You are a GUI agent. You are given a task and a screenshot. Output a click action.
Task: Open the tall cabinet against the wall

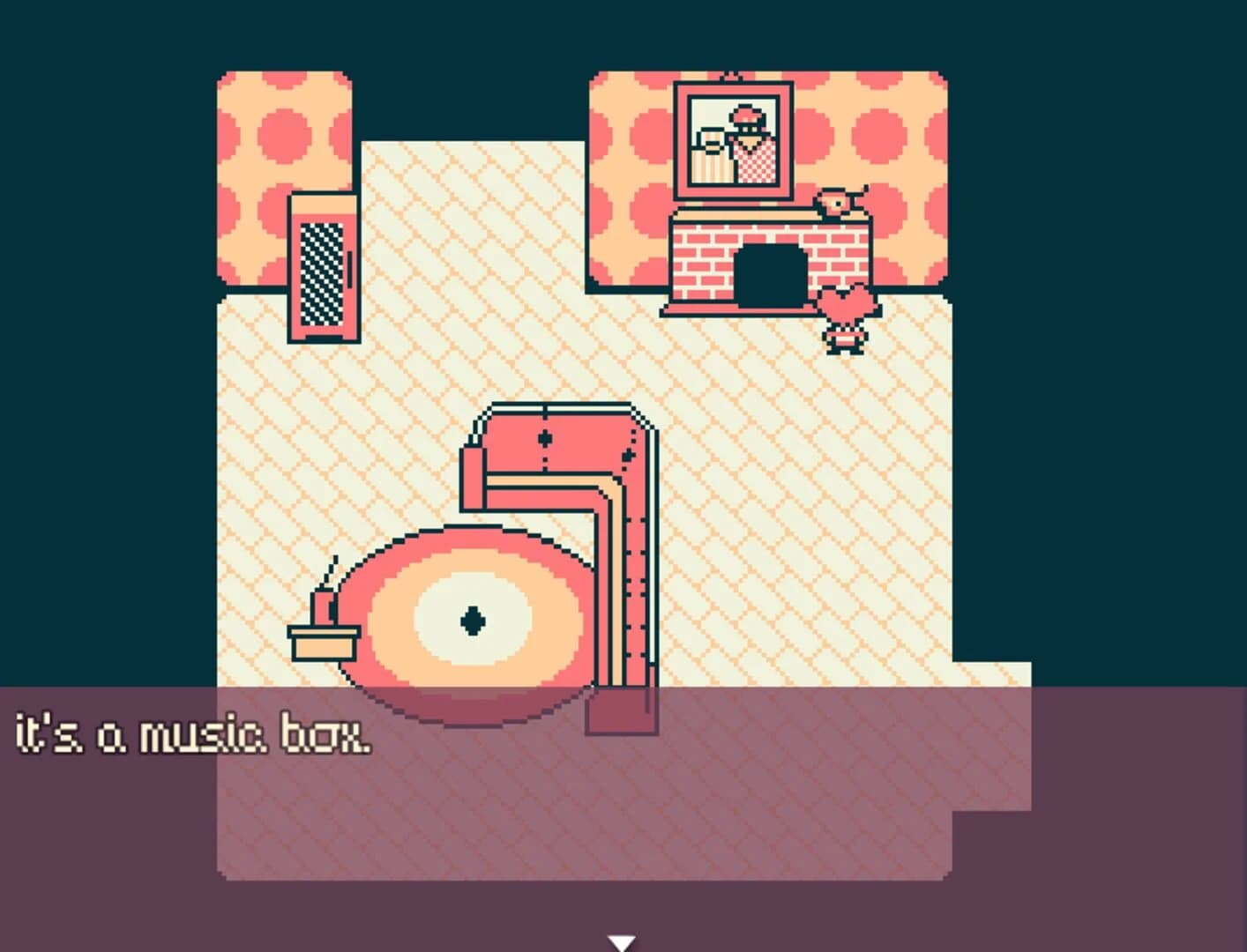click(x=323, y=264)
